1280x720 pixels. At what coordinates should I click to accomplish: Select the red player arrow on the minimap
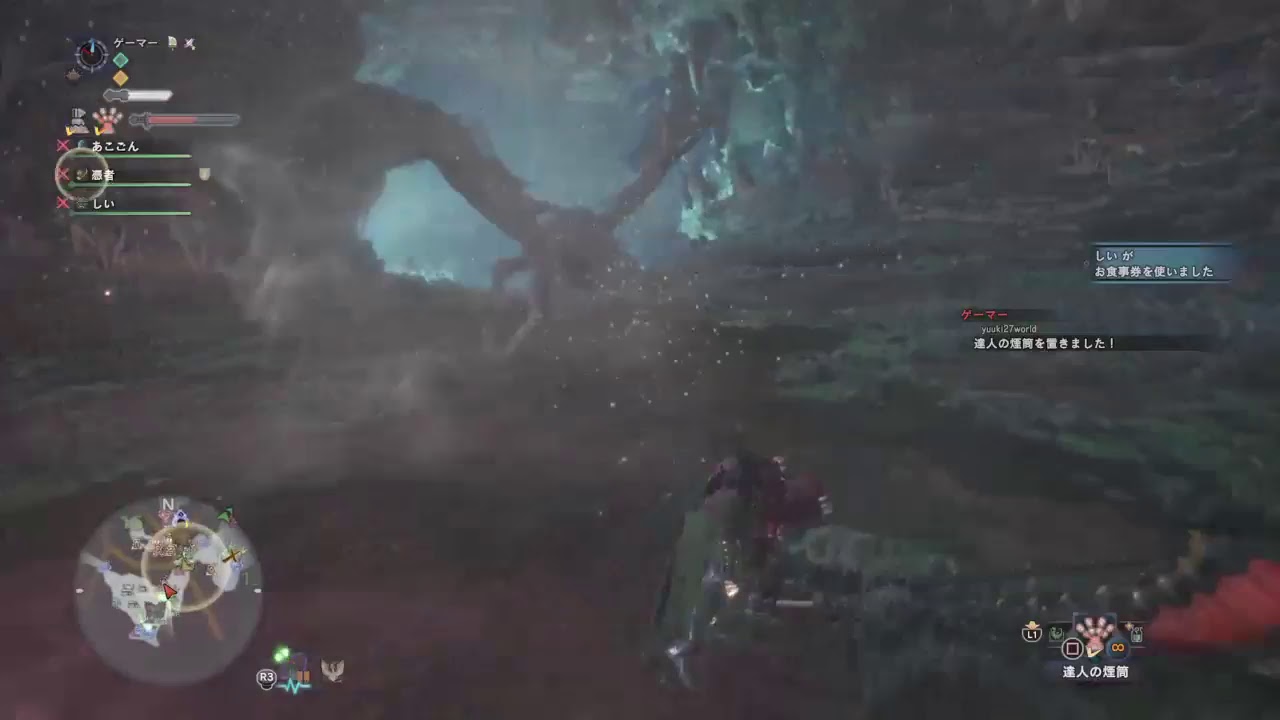[x=172, y=592]
